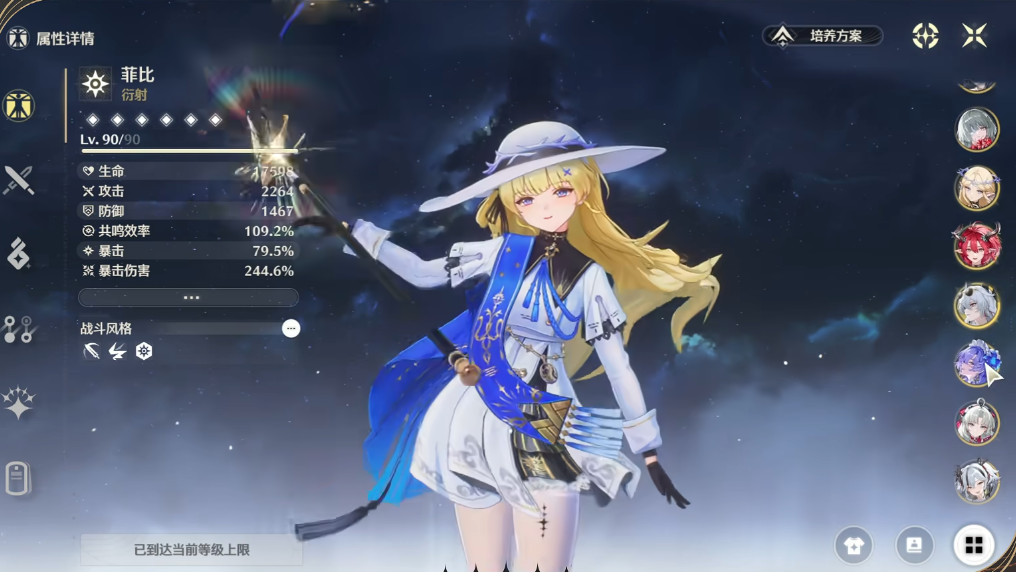Select the red-haired horned character portrait
1016x572 pixels.
(977, 246)
